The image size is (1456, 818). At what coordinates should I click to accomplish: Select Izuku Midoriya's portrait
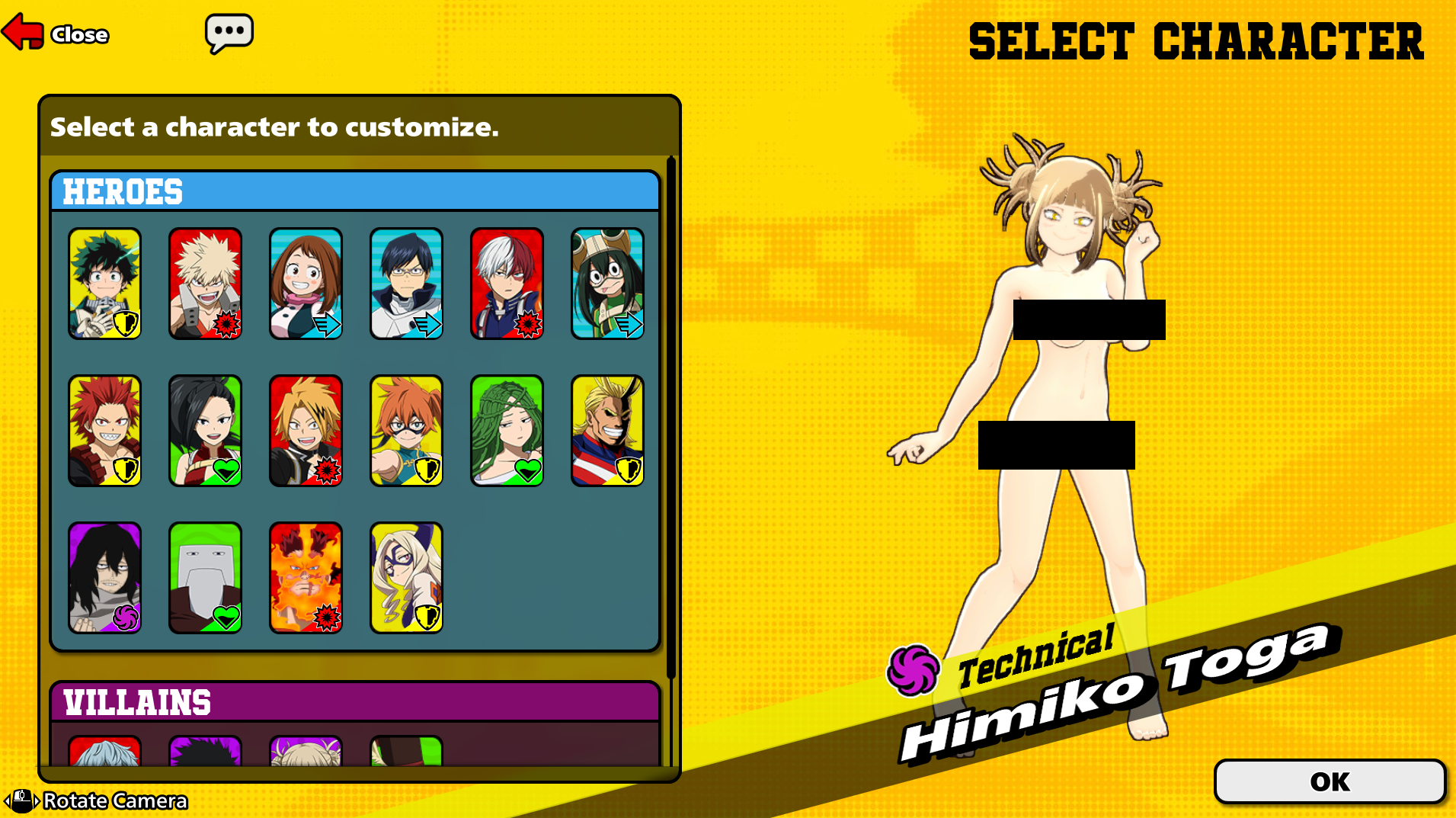coord(104,283)
